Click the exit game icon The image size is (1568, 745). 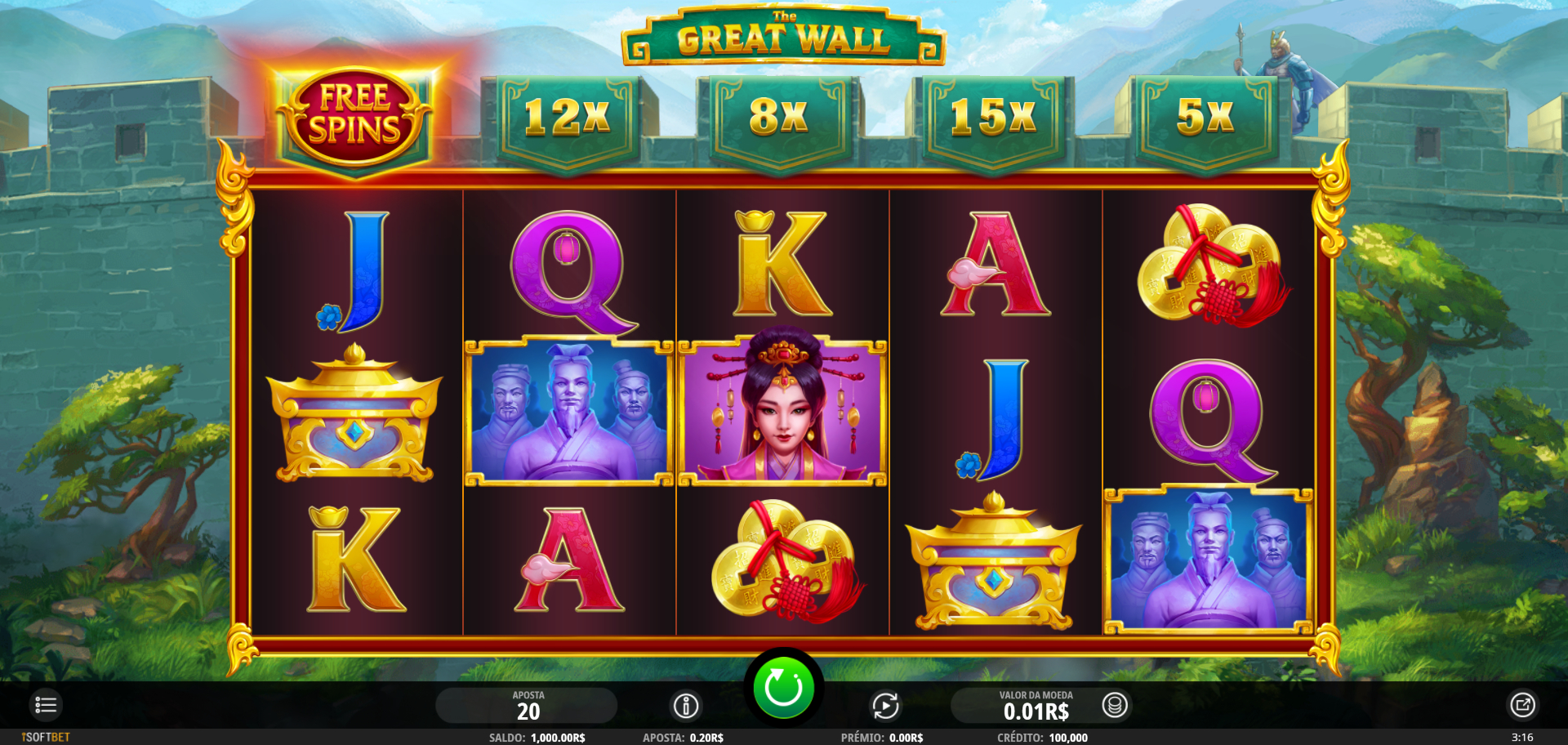click(1522, 705)
